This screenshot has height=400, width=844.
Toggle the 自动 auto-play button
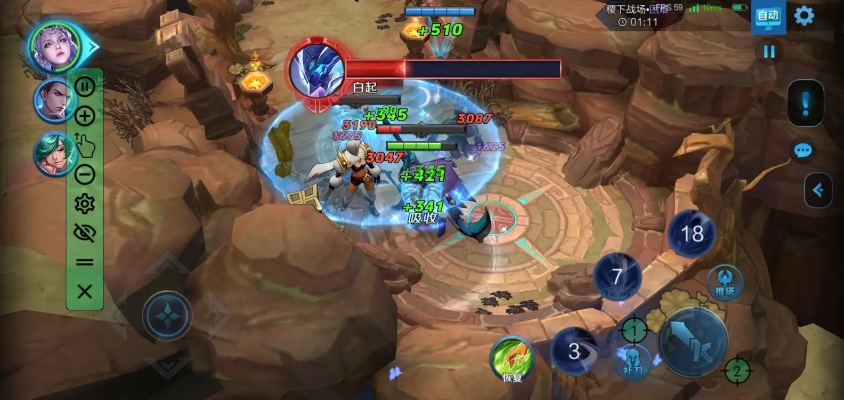[767, 16]
